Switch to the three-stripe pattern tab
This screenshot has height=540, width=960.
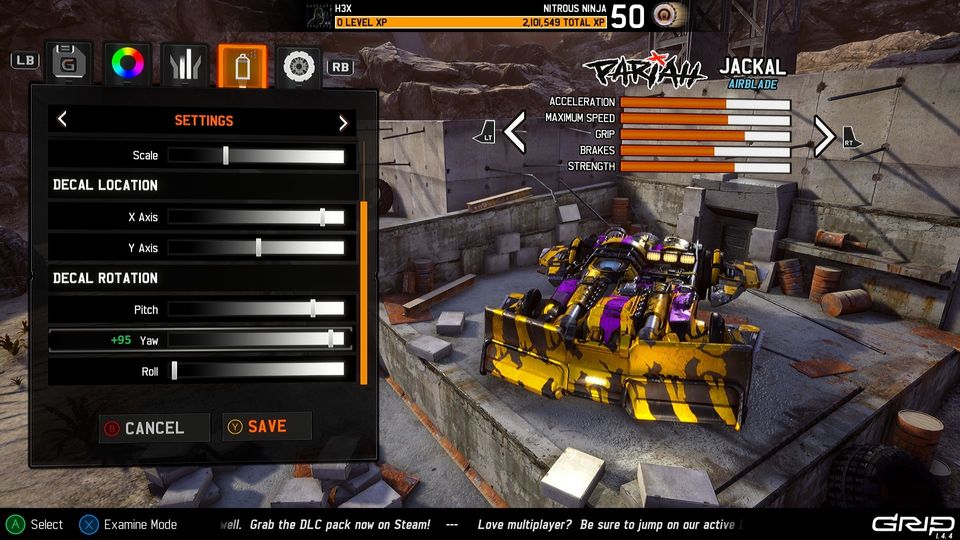(185, 64)
